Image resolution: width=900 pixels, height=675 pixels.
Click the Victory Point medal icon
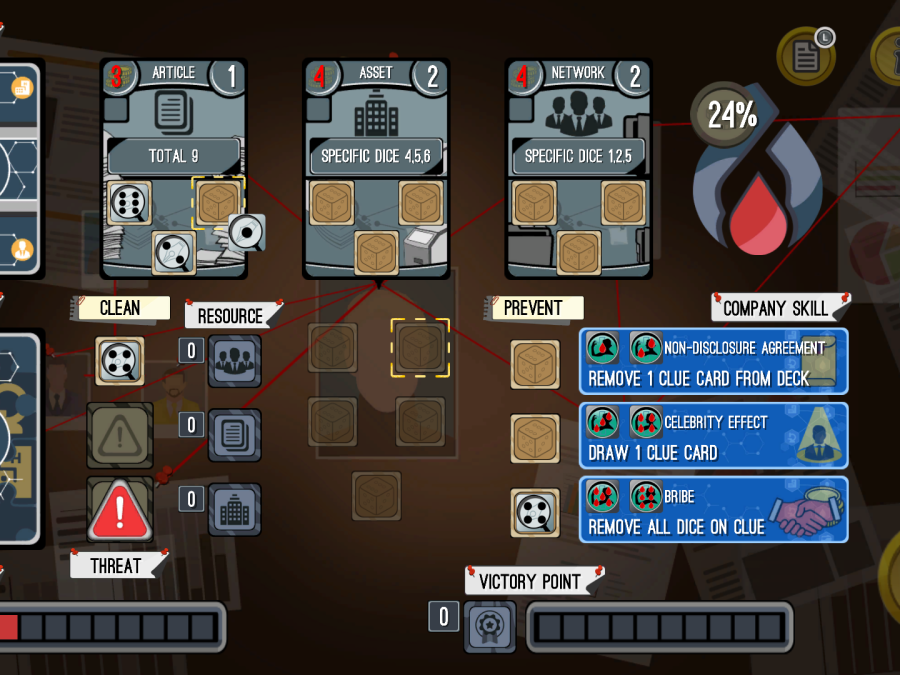(x=490, y=627)
